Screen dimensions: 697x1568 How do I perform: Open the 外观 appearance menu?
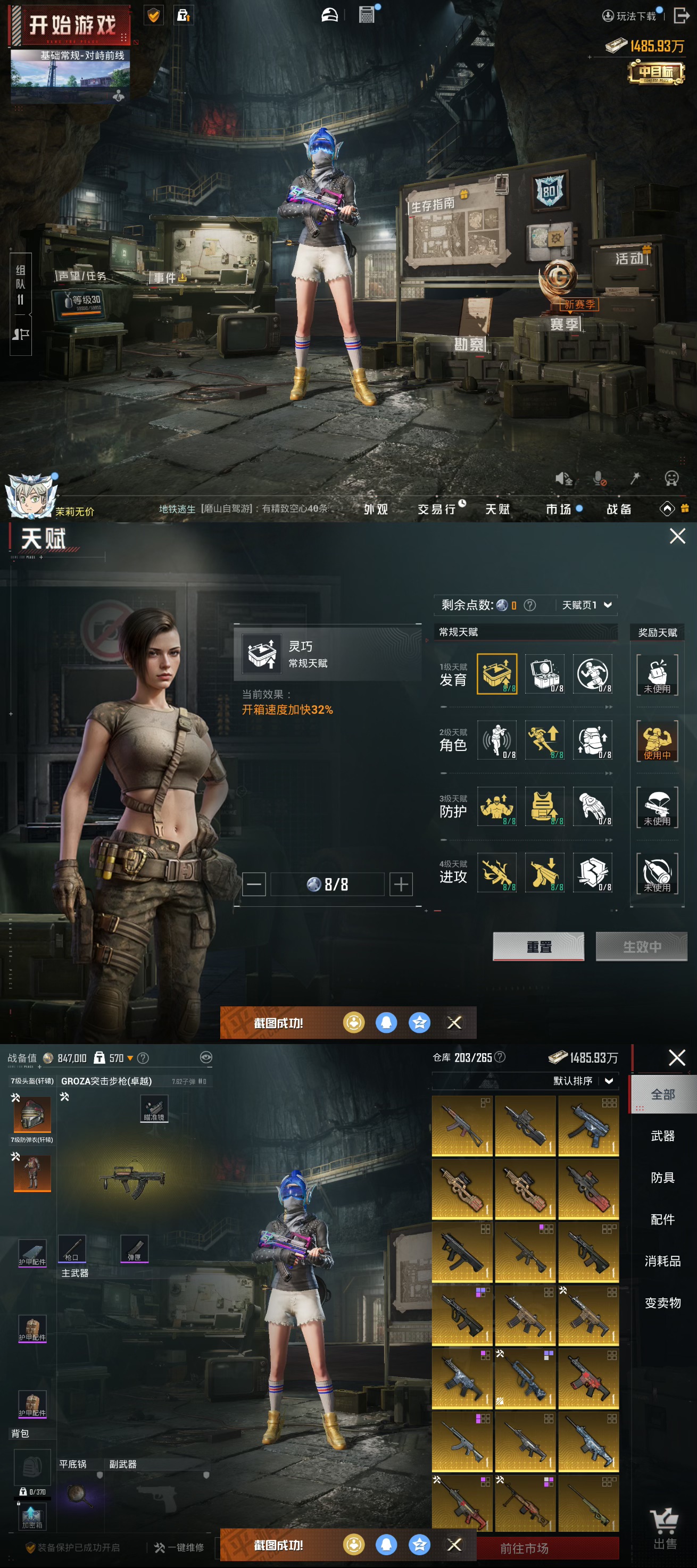click(x=376, y=509)
